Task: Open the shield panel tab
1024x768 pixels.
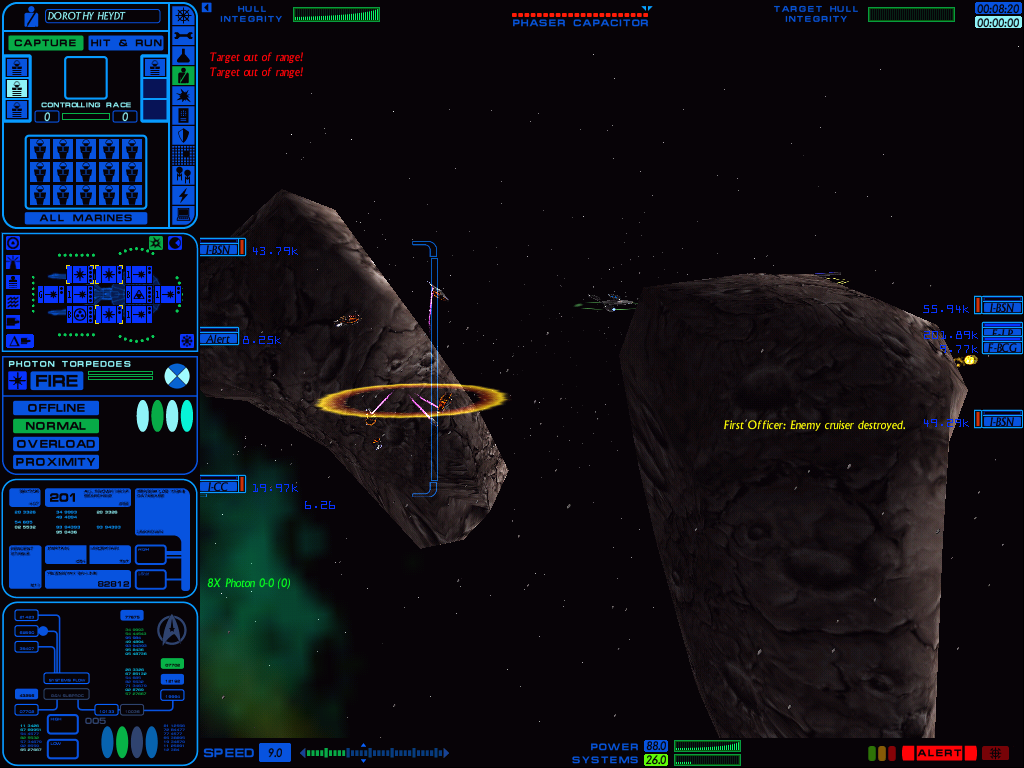Action: click(x=183, y=135)
